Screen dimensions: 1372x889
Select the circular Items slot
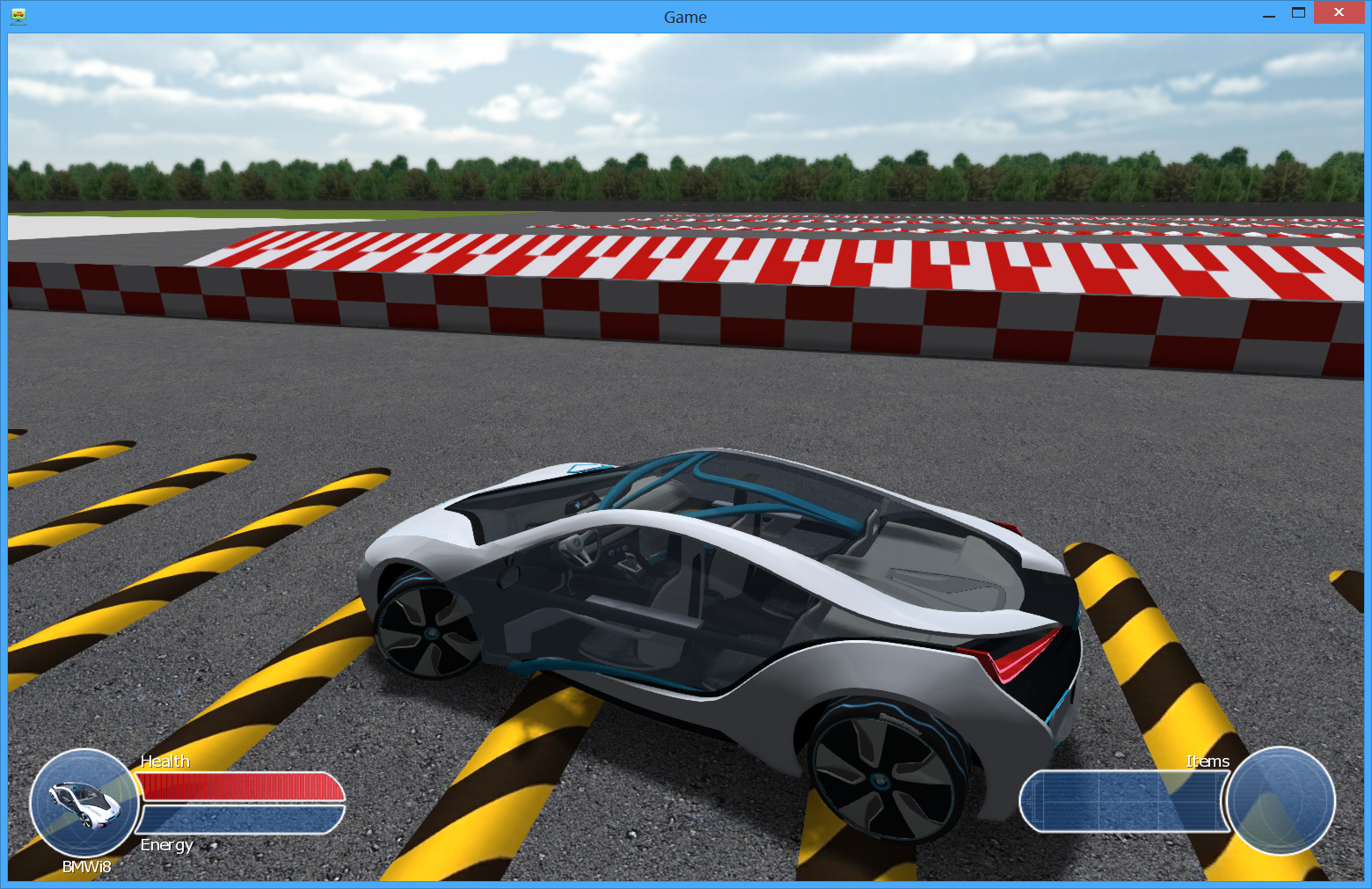click(1281, 800)
